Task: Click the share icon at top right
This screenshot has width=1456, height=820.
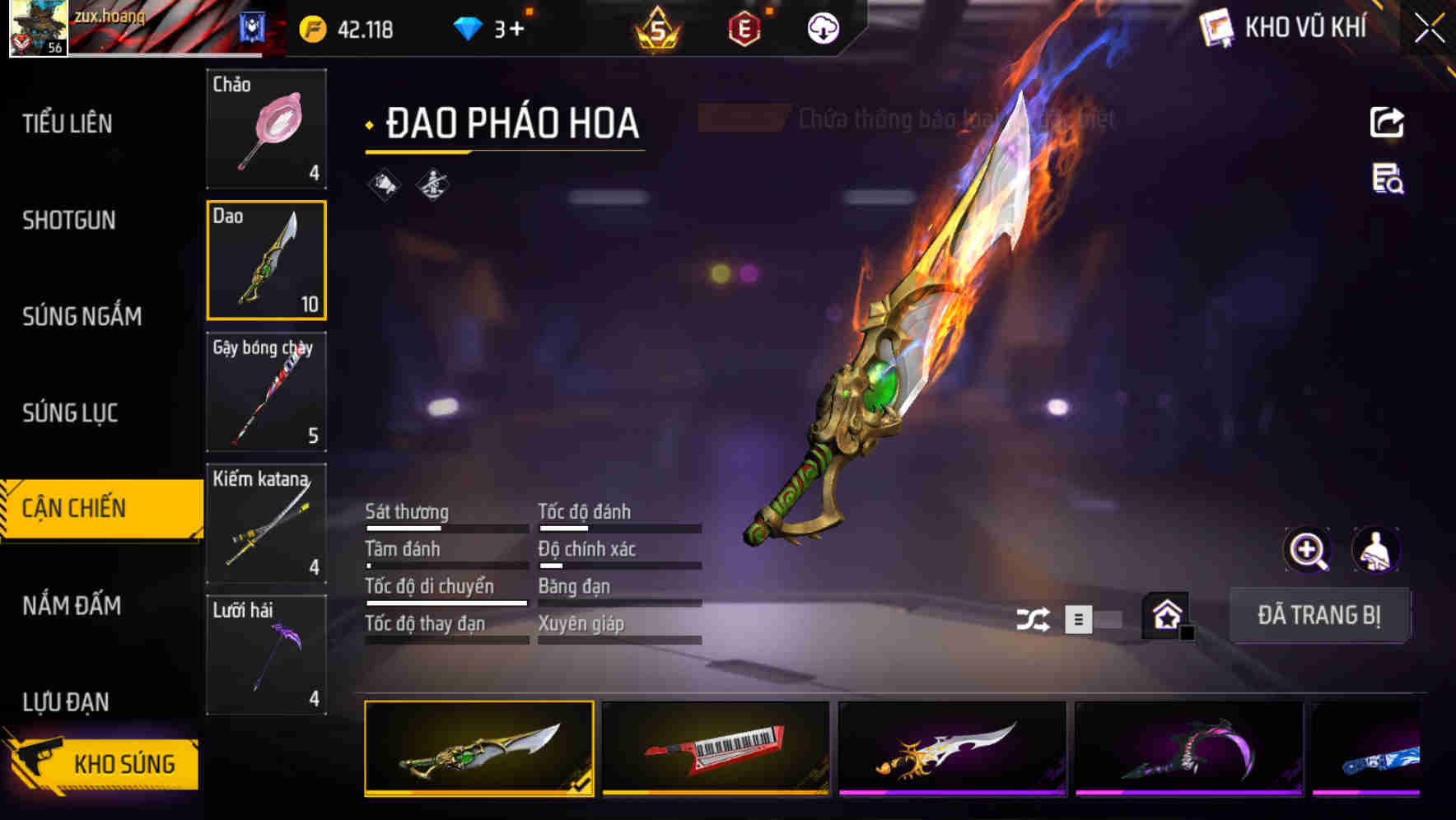Action: tap(1387, 122)
